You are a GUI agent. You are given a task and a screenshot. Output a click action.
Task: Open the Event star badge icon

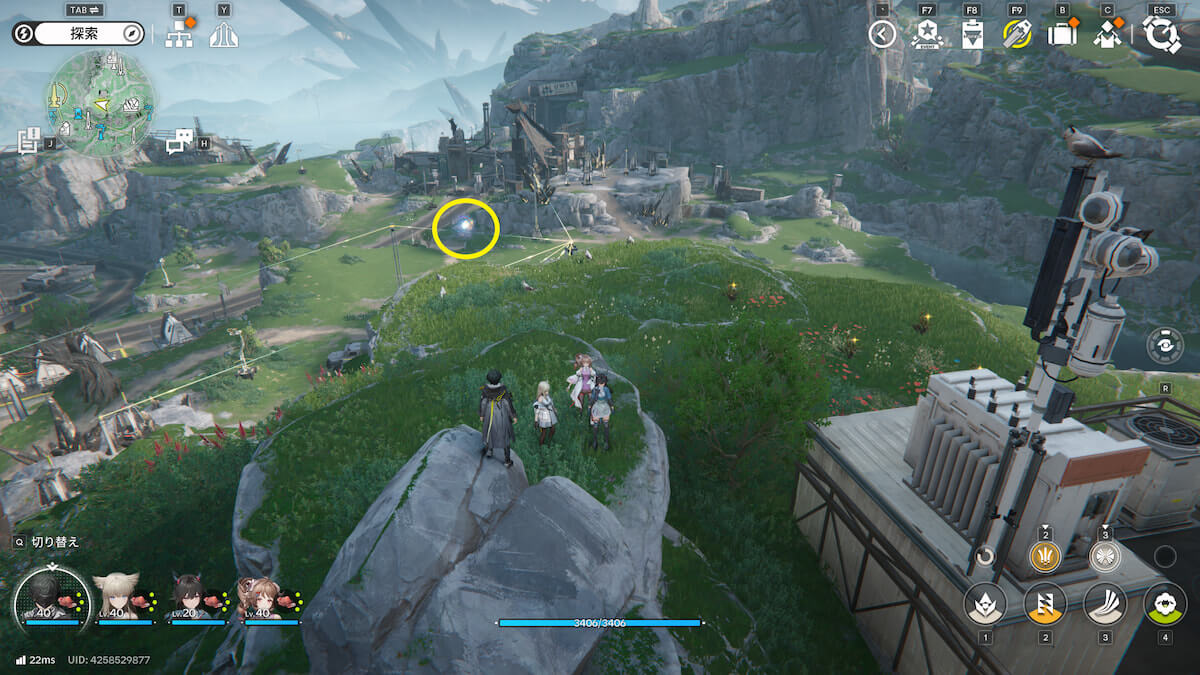pyautogui.click(x=927, y=35)
